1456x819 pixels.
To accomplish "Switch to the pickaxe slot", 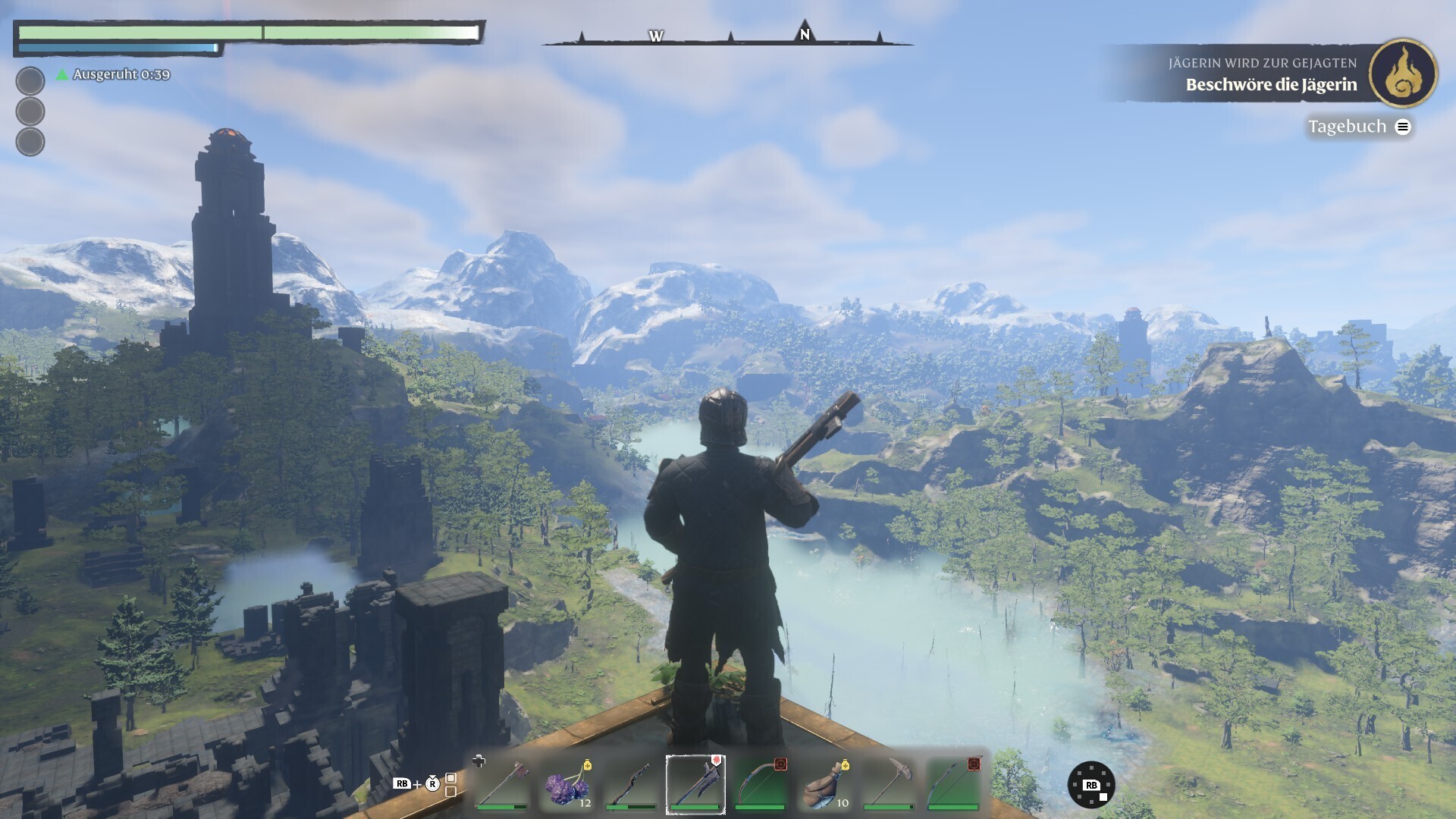I will (x=889, y=784).
